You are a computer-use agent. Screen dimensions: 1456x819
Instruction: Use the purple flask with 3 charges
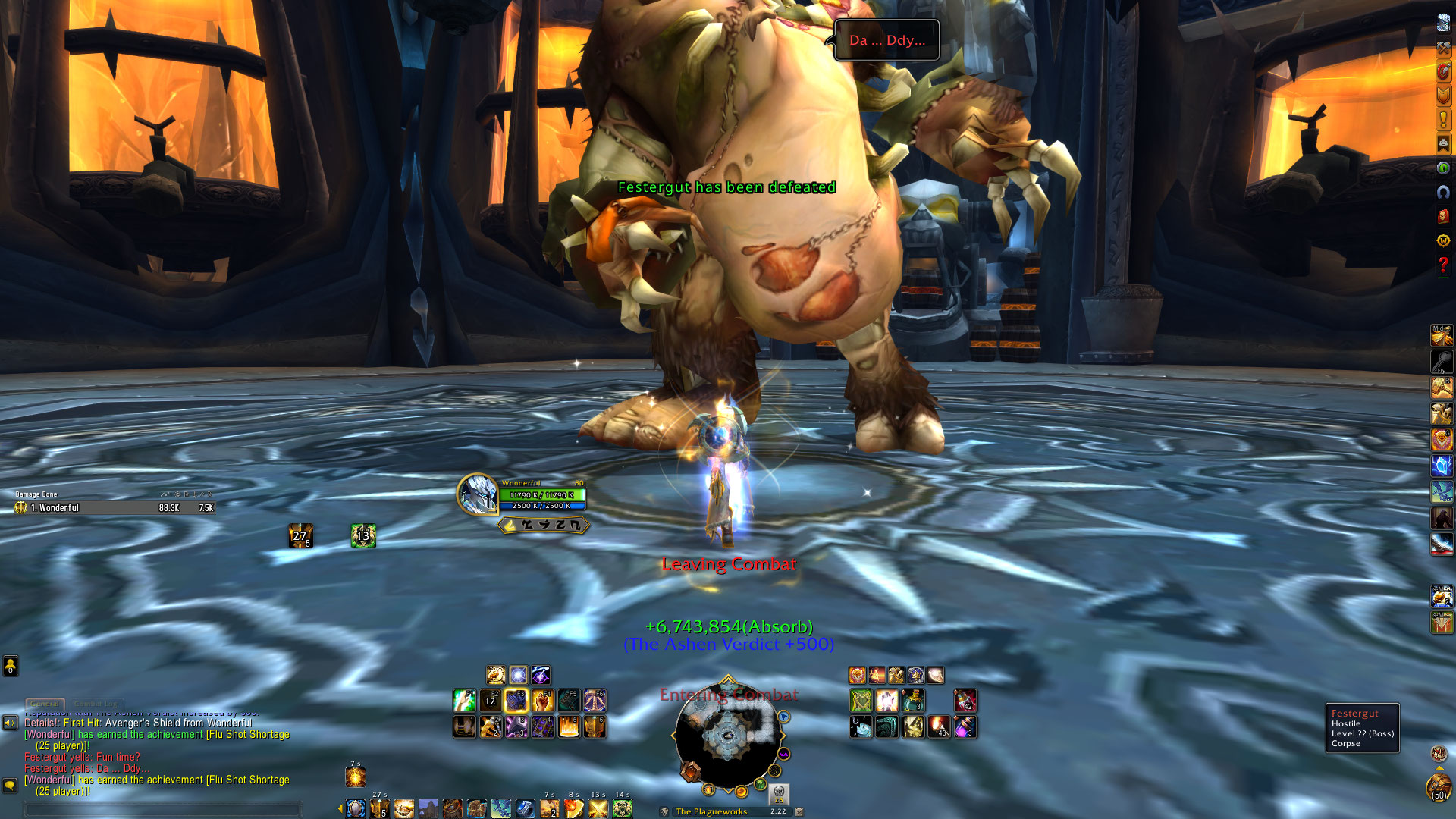click(x=965, y=727)
